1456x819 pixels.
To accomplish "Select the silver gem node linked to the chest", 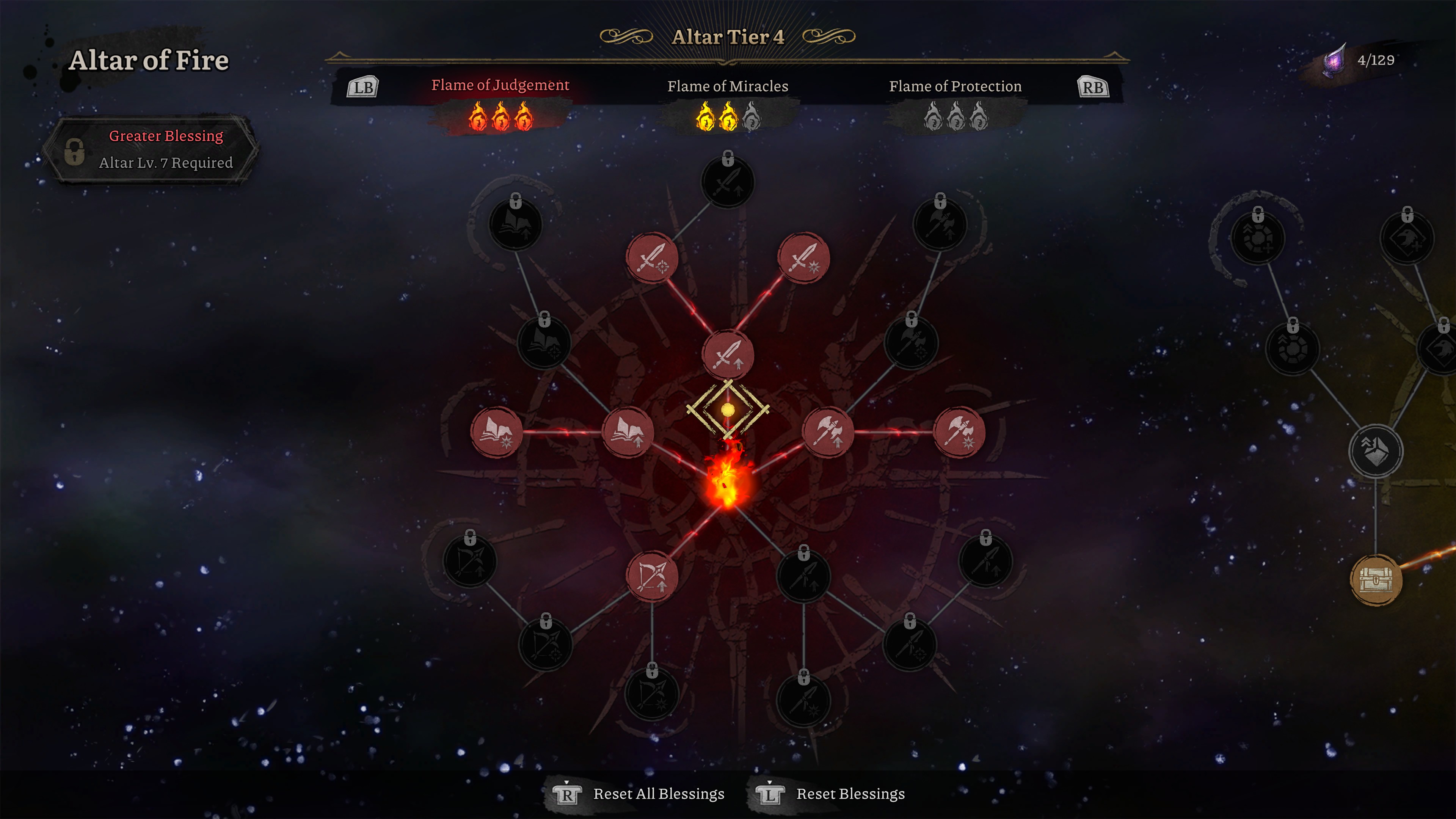I will (x=1375, y=451).
